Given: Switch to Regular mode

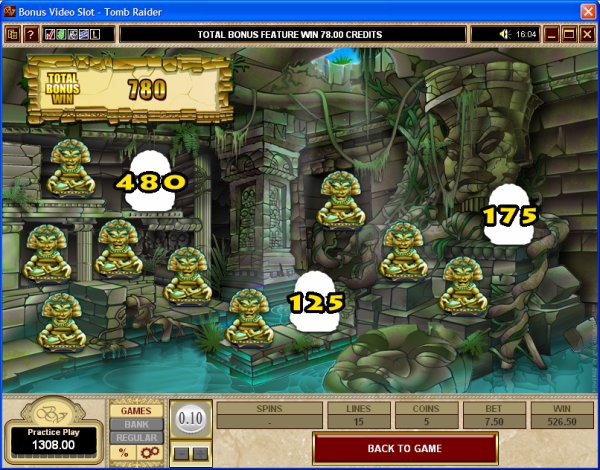Looking at the screenshot, I should (x=136, y=438).
